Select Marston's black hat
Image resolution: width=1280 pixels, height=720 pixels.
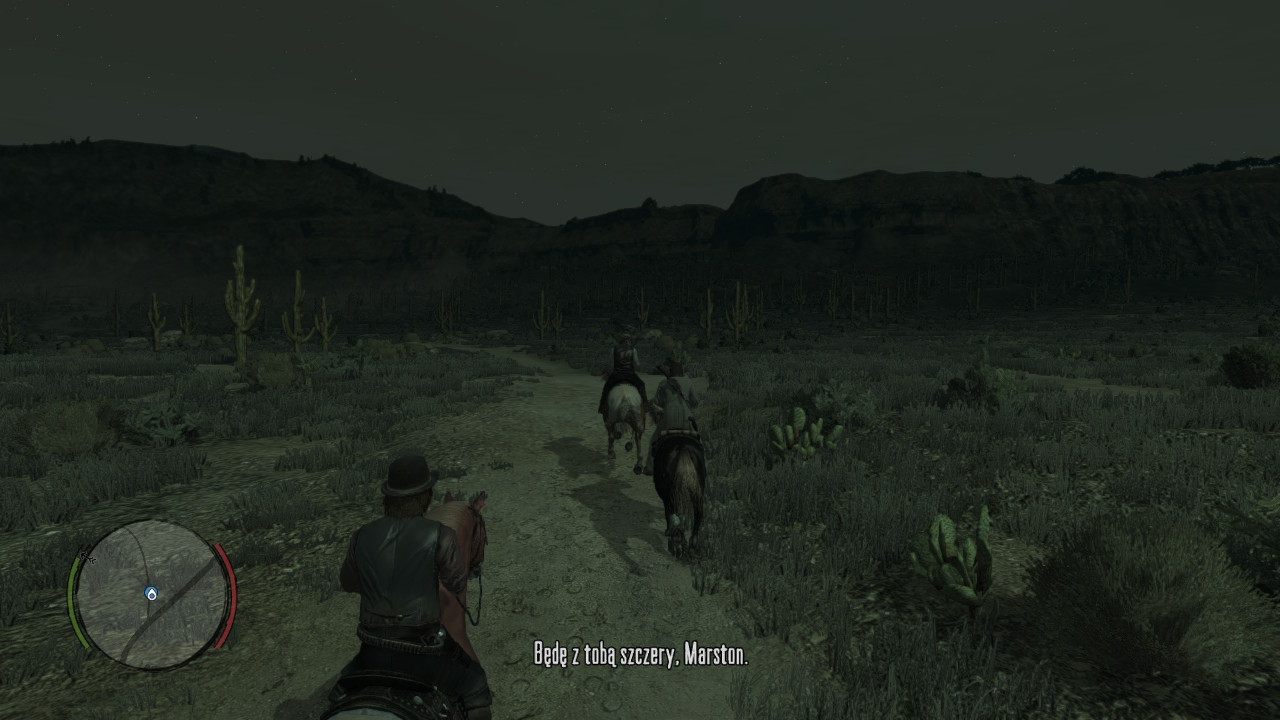408,477
